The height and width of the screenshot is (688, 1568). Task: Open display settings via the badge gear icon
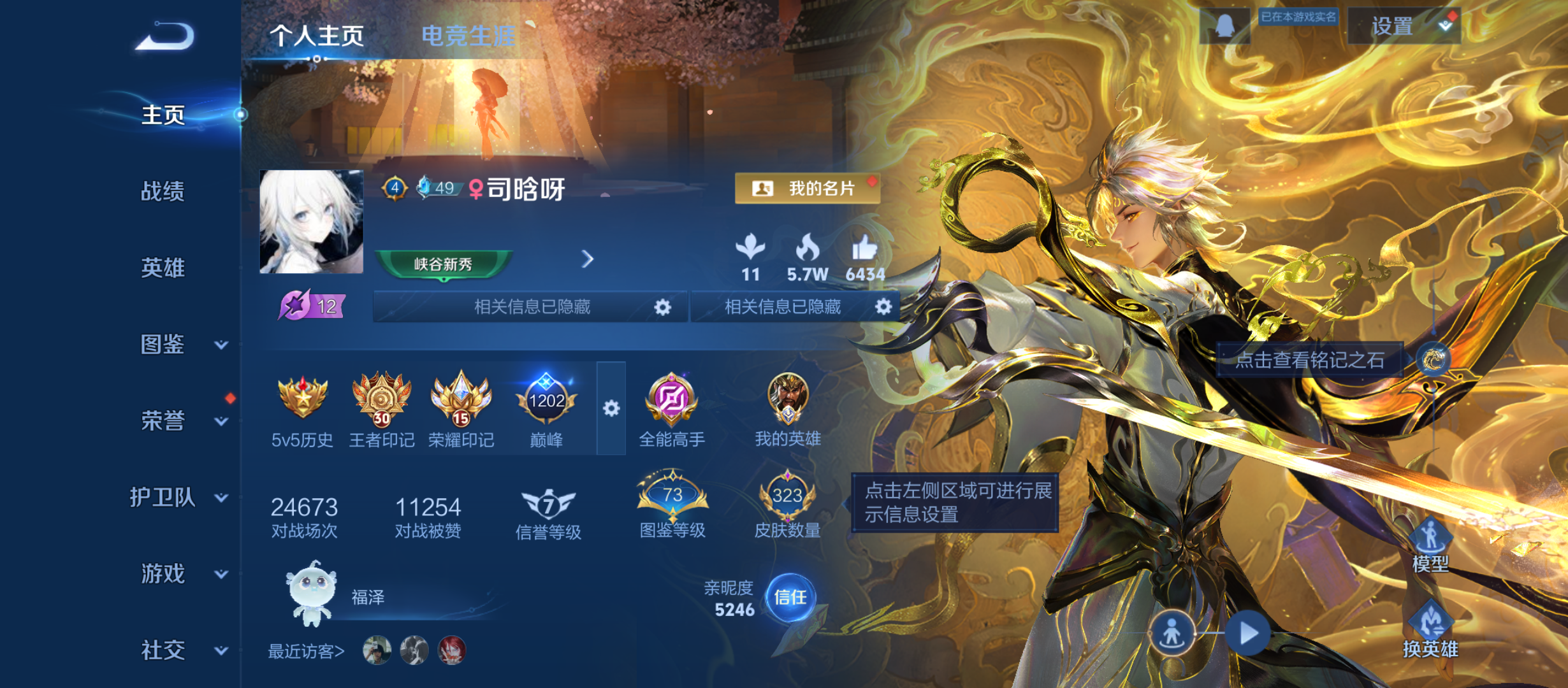click(x=611, y=408)
